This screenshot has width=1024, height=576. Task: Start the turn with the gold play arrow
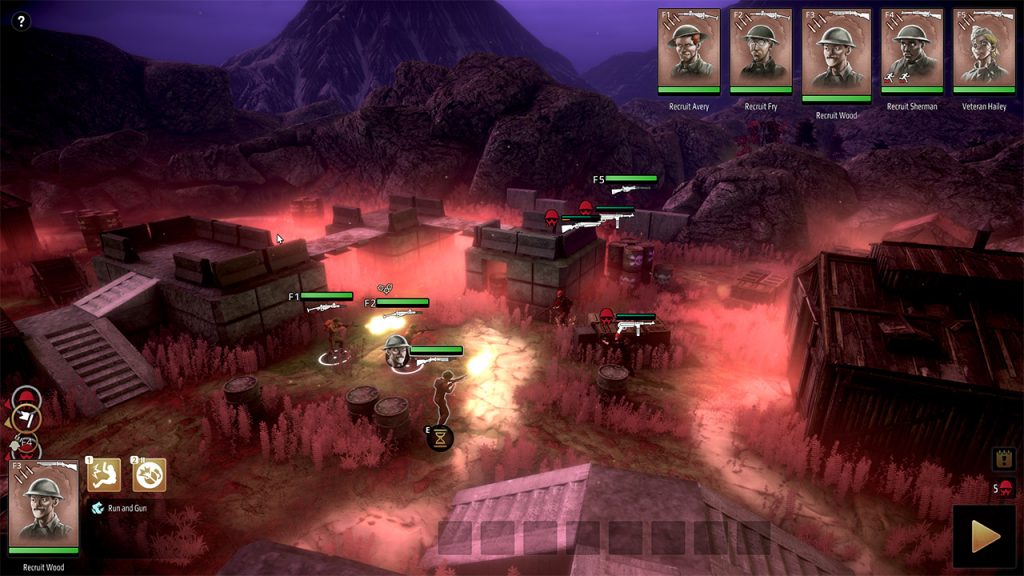point(986,536)
